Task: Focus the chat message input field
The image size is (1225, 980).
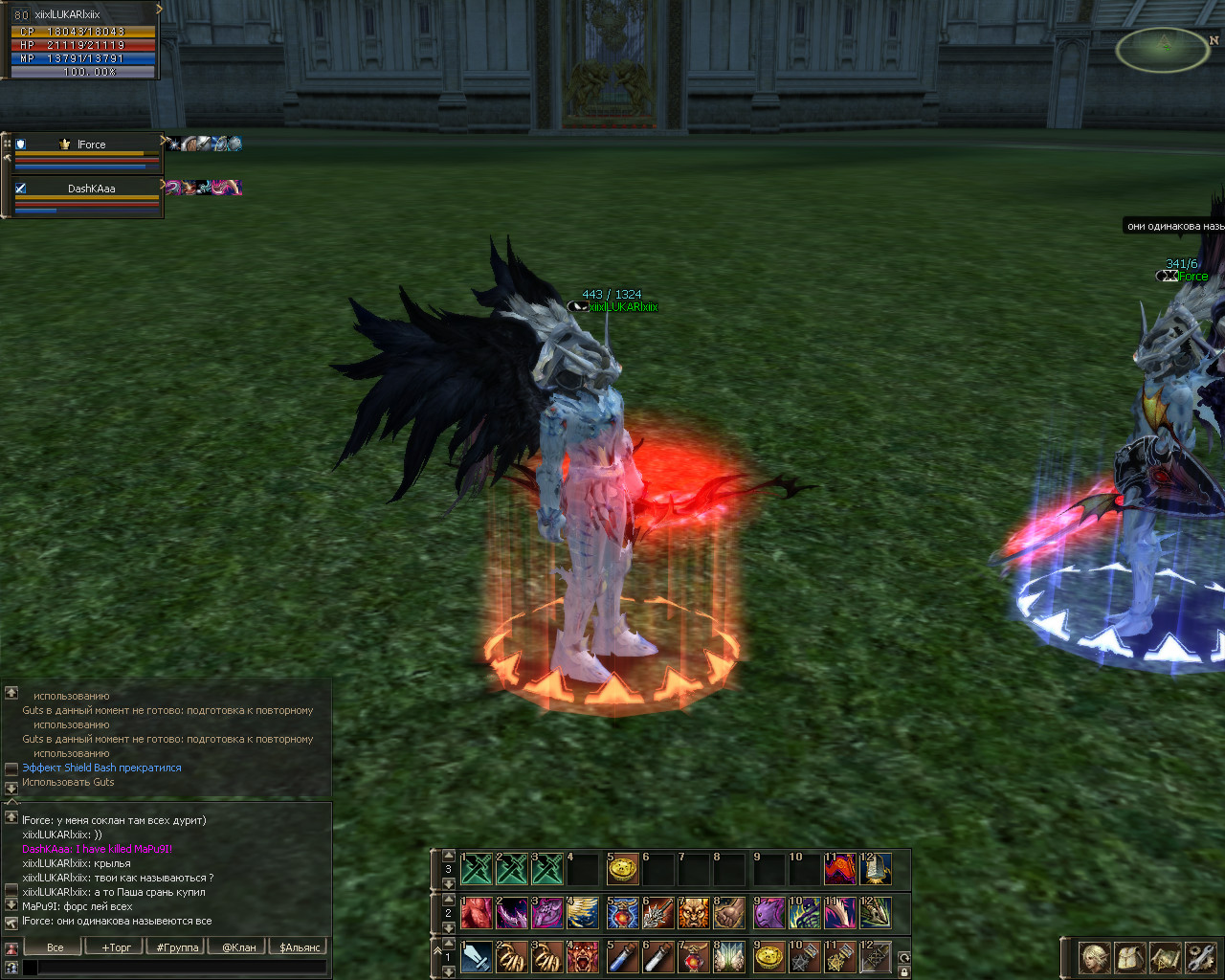Action: point(182,968)
